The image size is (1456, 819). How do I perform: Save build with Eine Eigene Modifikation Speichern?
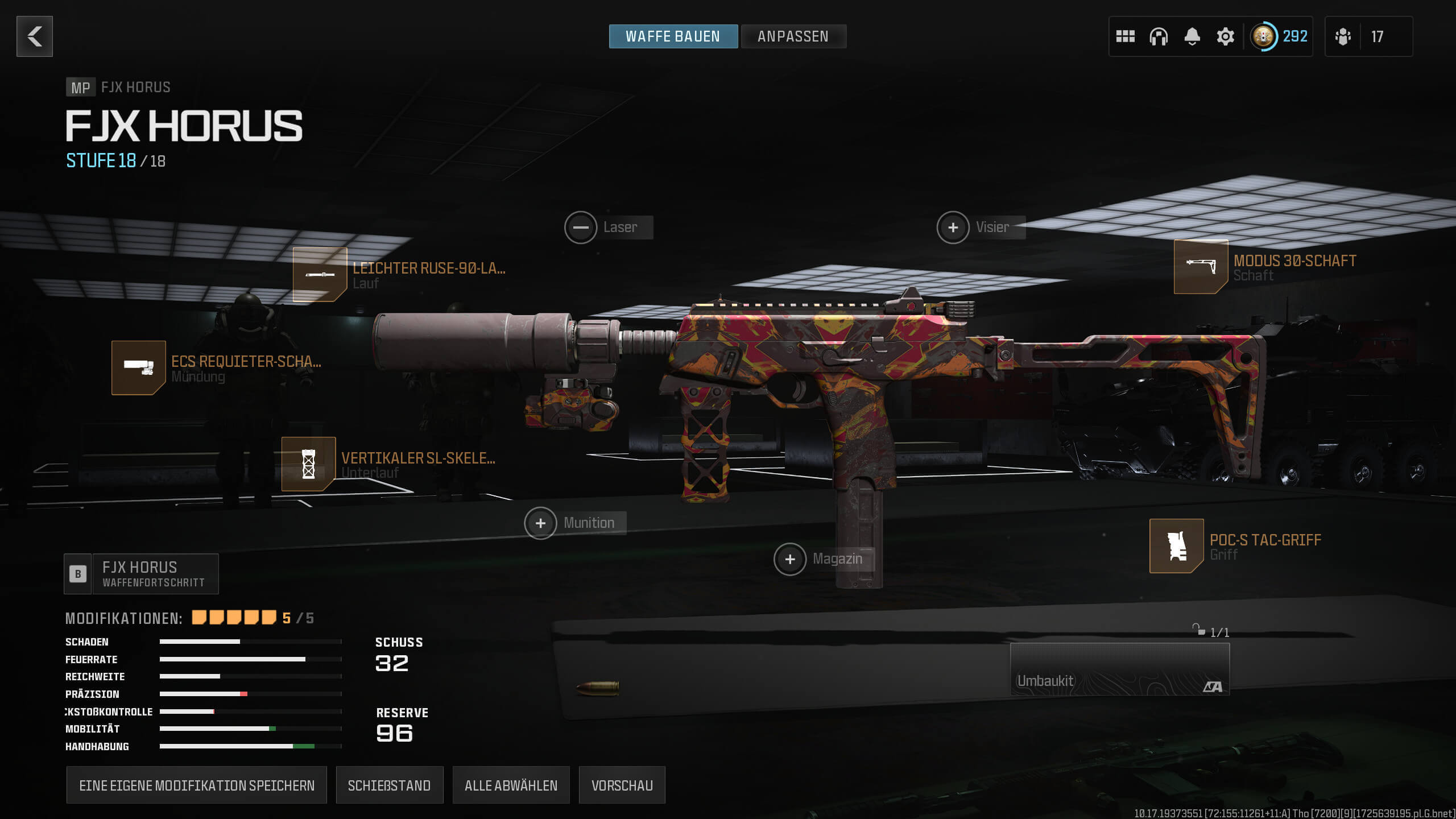(x=197, y=785)
